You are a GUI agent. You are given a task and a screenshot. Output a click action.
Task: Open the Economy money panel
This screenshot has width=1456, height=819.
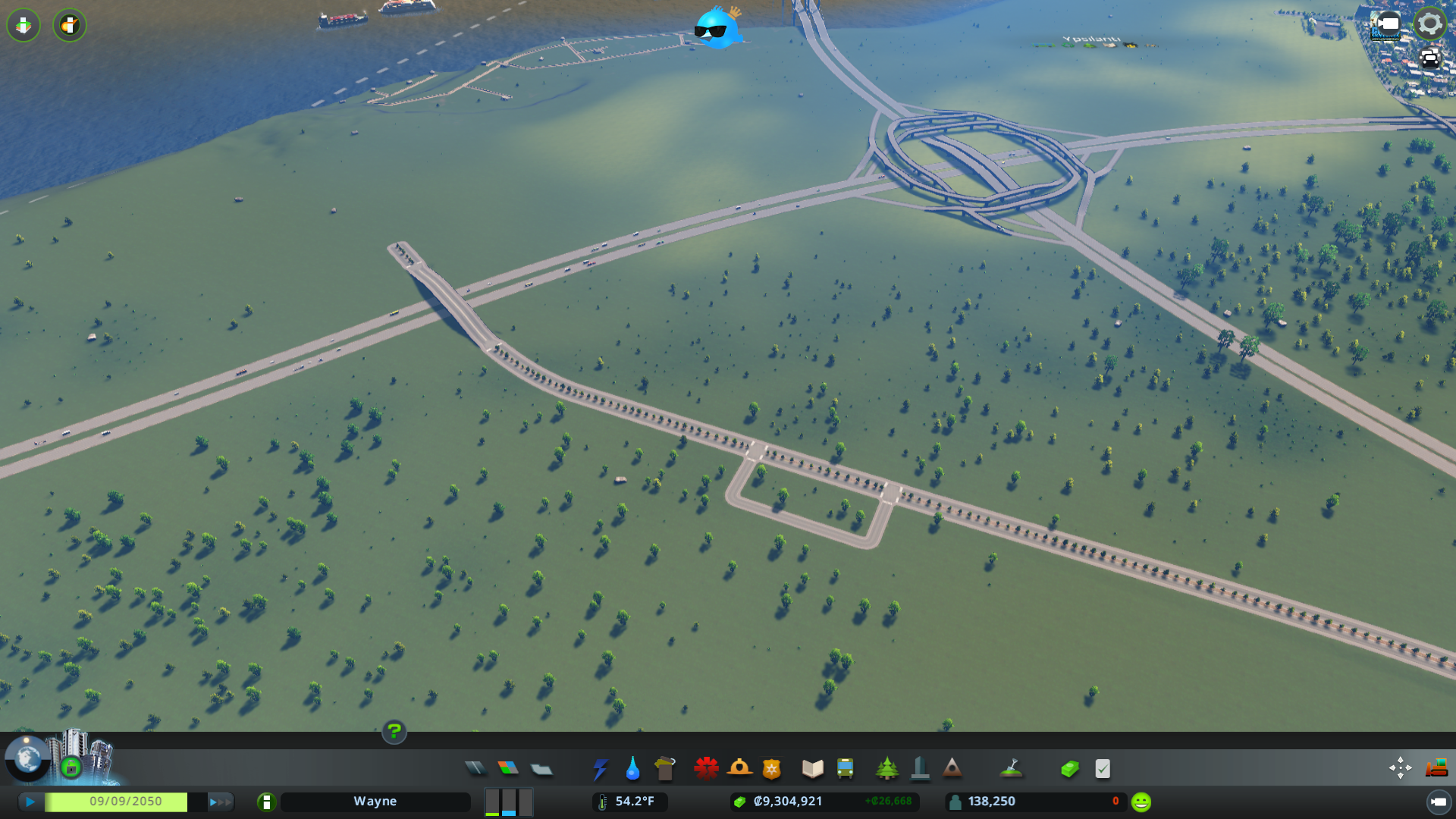point(1069,768)
